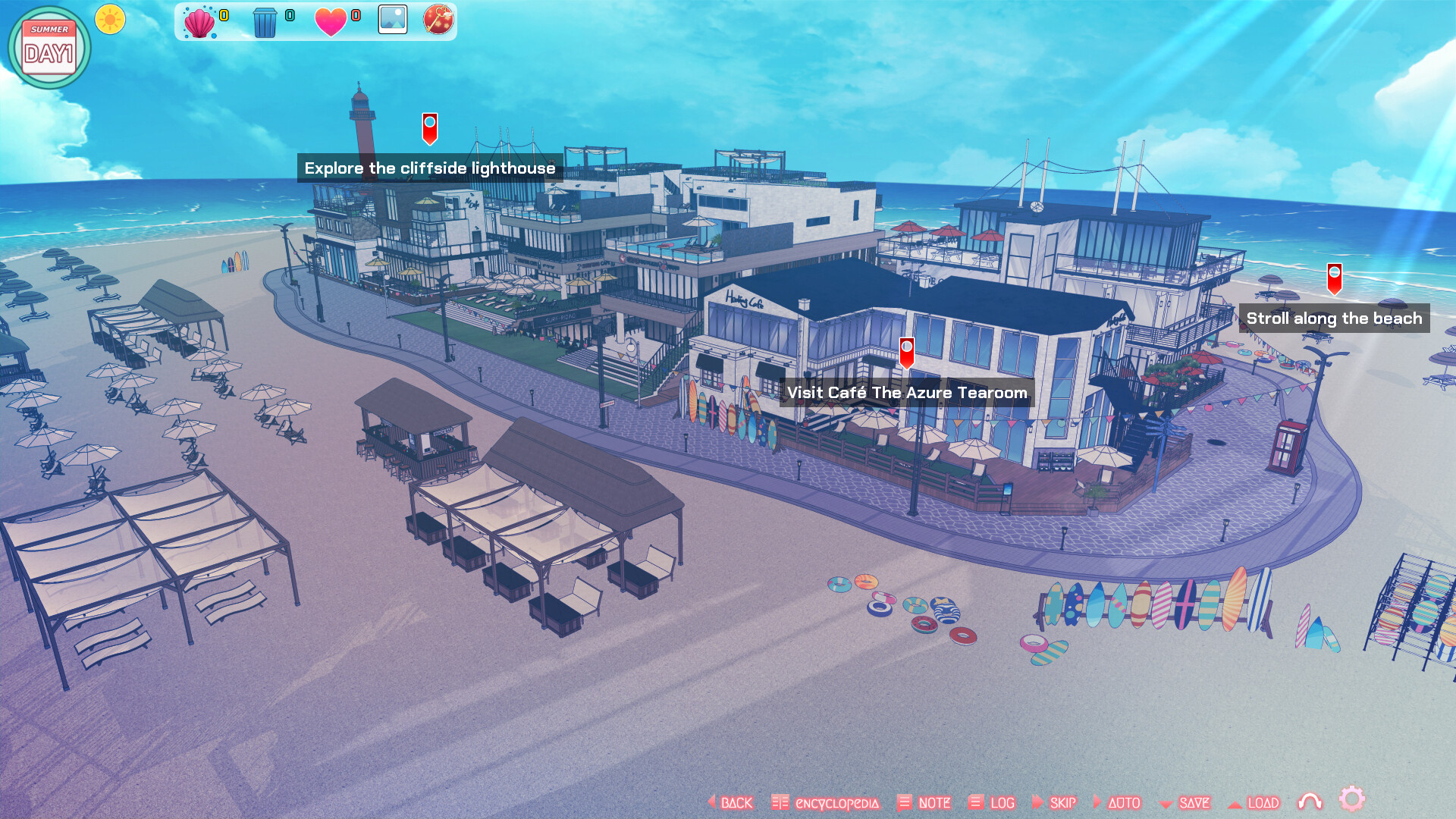Open the settings gear
The width and height of the screenshot is (1456, 819).
tap(1353, 799)
